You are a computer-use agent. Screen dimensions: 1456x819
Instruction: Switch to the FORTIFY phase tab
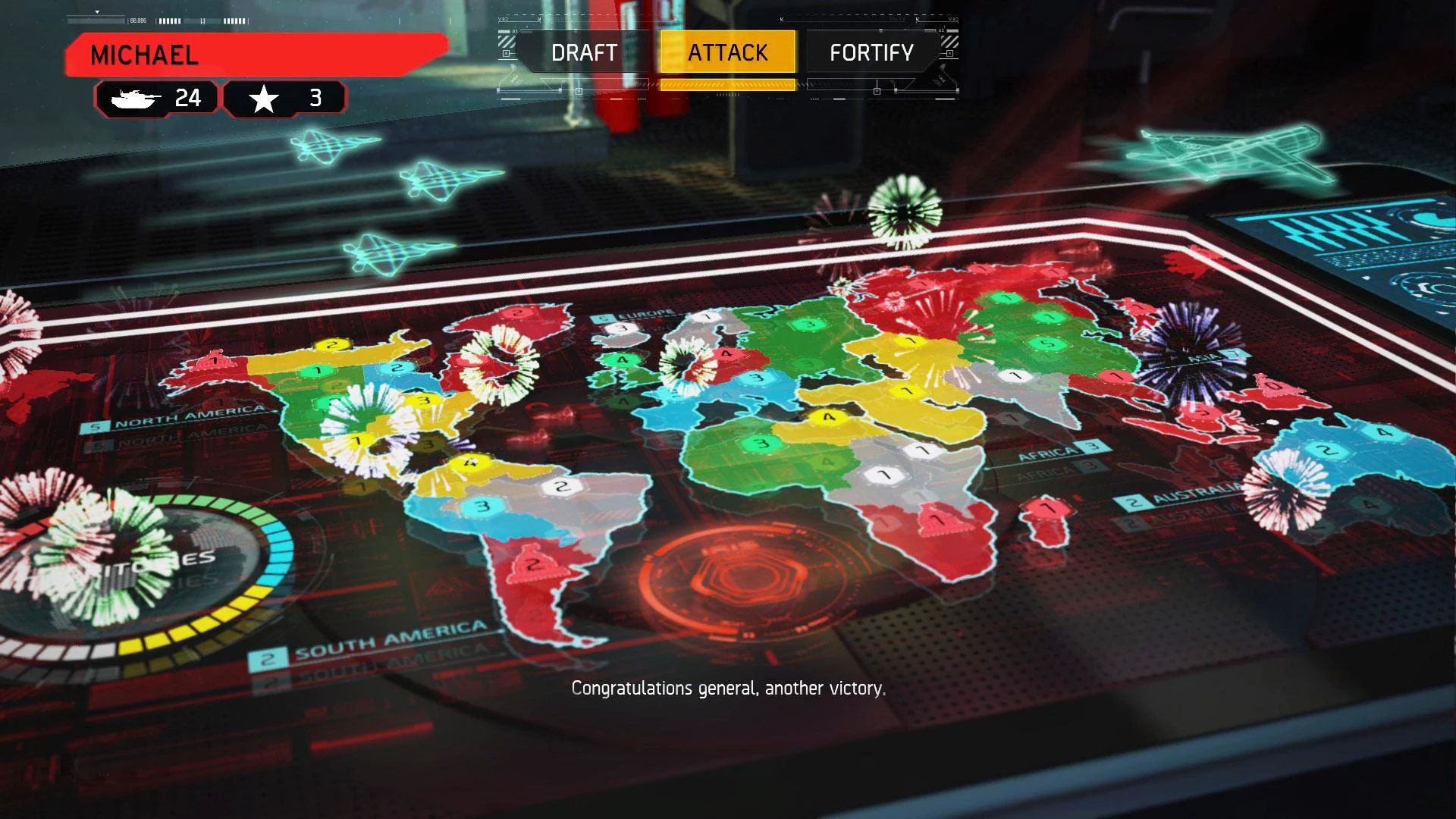click(871, 52)
